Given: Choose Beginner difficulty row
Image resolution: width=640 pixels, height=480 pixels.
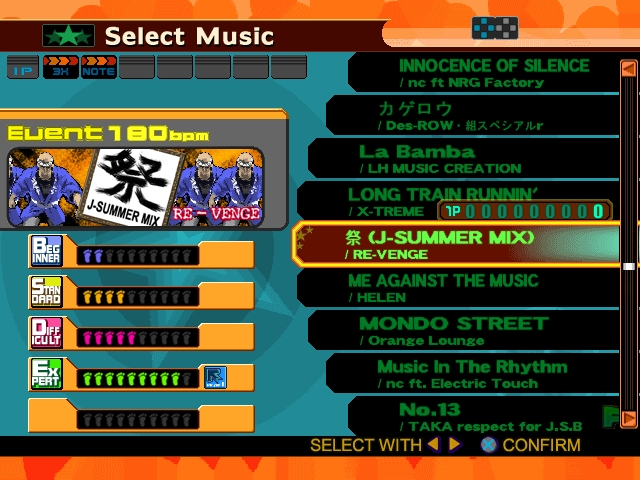Looking at the screenshot, I should (x=140, y=254).
